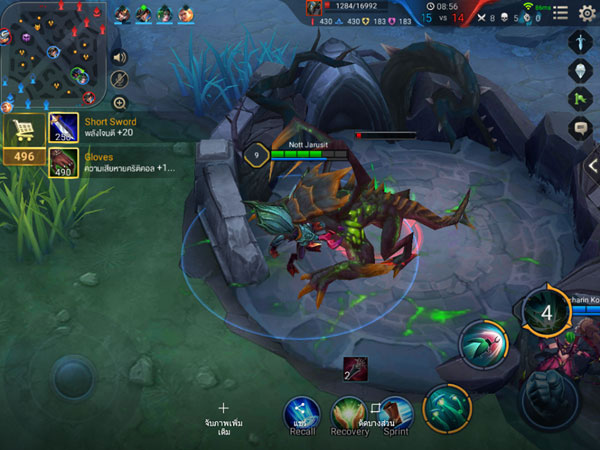Tap the virtual movement joystick

tap(73, 377)
